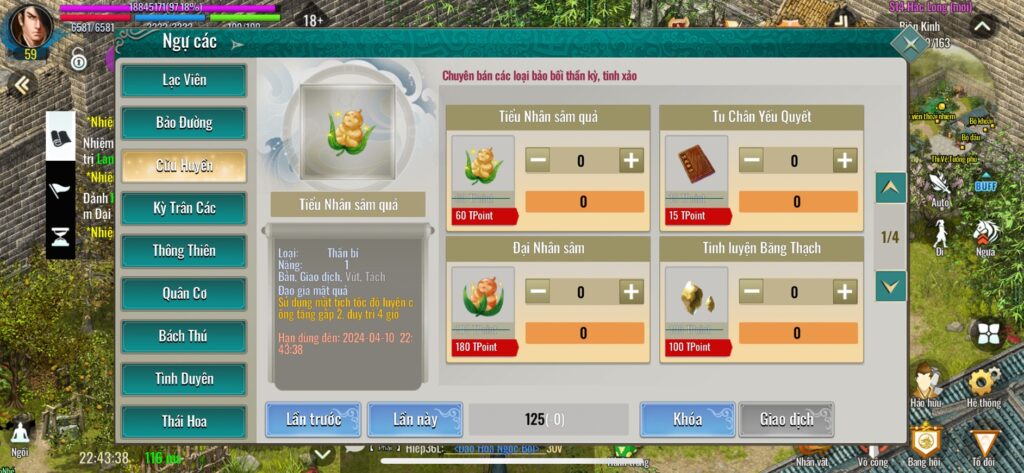
Task: Open the Bảo Đường category
Action: (x=183, y=123)
